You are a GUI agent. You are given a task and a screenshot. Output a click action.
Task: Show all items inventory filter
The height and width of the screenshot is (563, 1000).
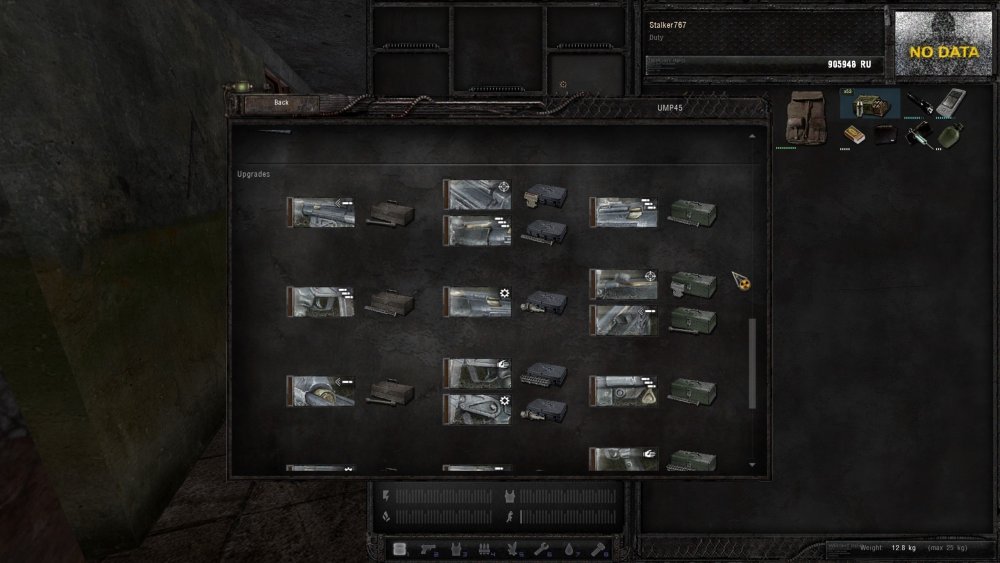pyautogui.click(x=400, y=548)
